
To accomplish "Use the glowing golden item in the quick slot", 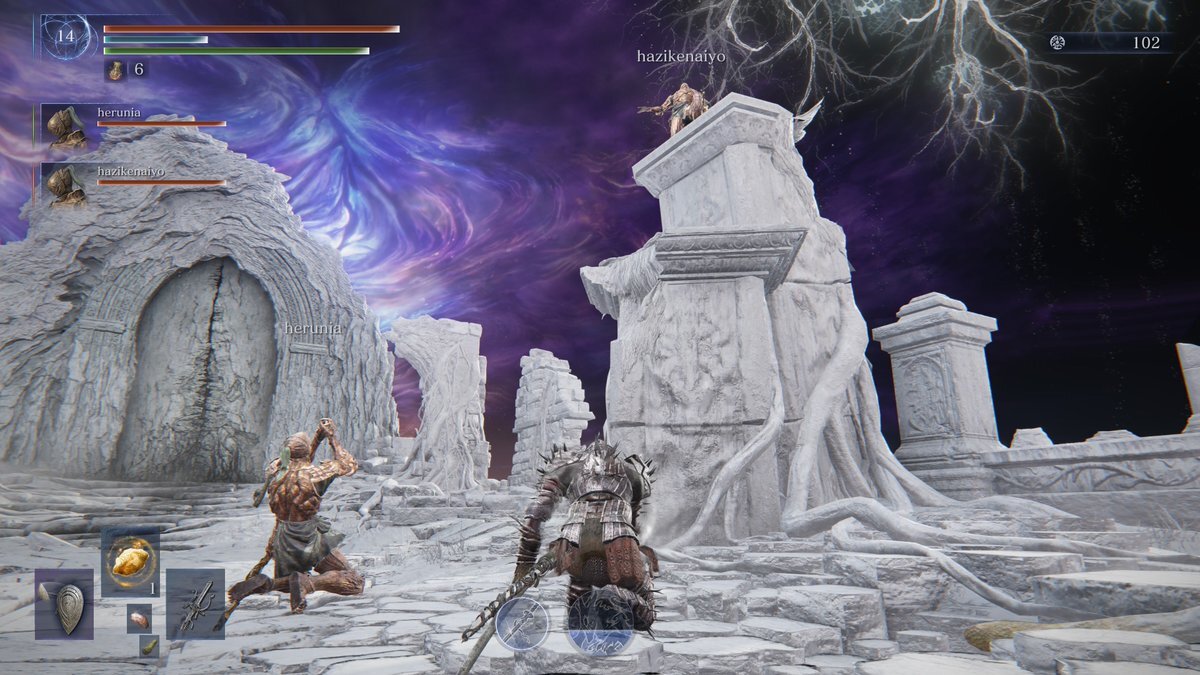I will click(x=130, y=561).
